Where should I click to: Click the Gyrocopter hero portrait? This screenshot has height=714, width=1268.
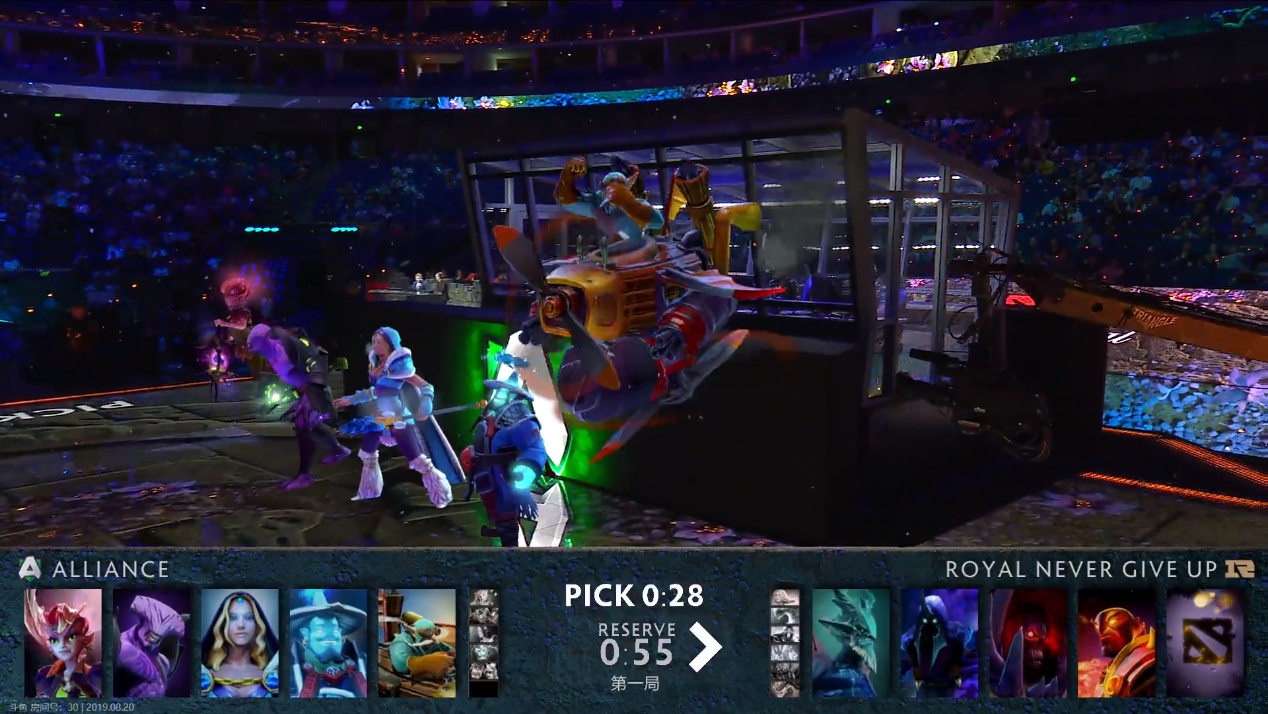417,643
